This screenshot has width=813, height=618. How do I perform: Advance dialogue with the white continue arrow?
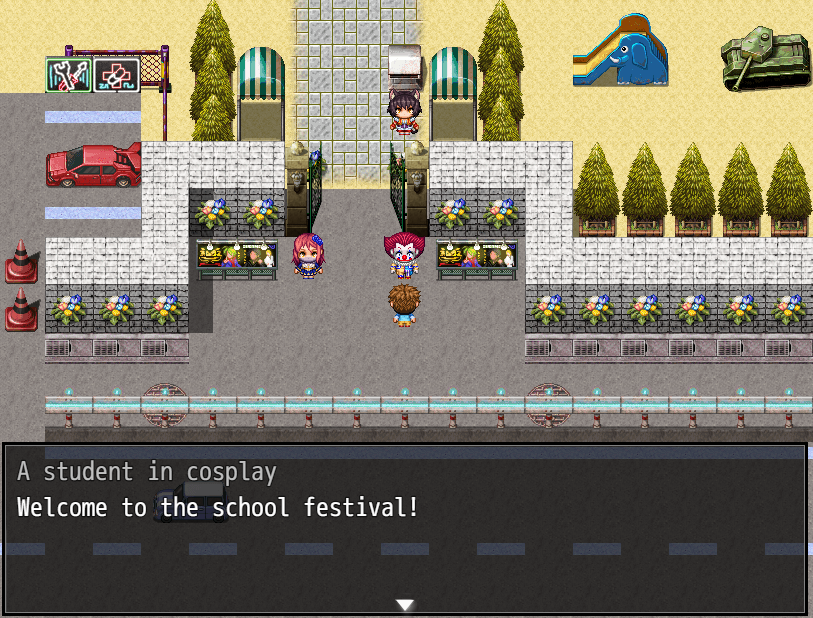click(x=405, y=604)
